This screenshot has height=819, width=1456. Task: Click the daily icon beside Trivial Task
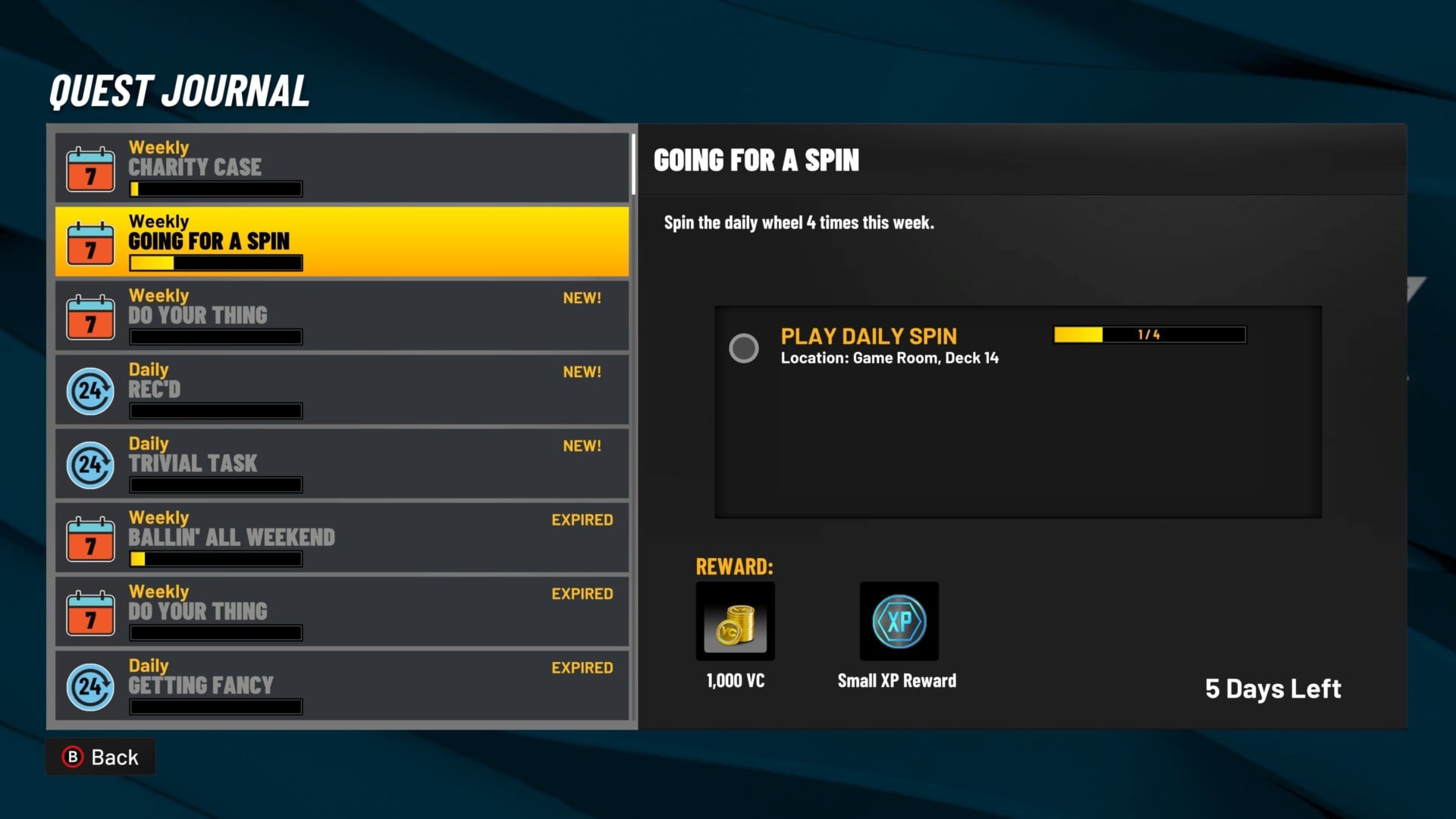pyautogui.click(x=90, y=465)
